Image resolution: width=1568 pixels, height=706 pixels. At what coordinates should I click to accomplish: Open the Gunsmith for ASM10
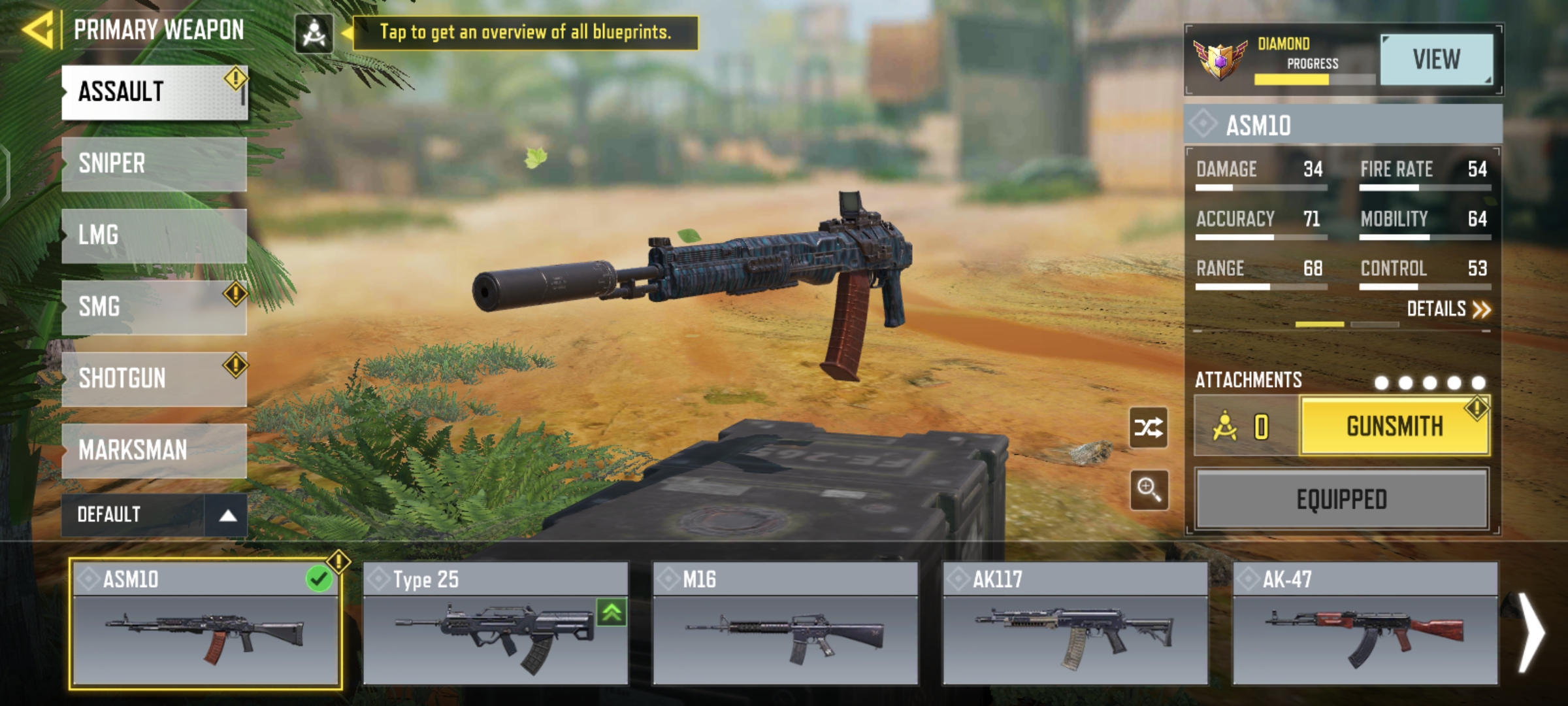click(x=1394, y=426)
